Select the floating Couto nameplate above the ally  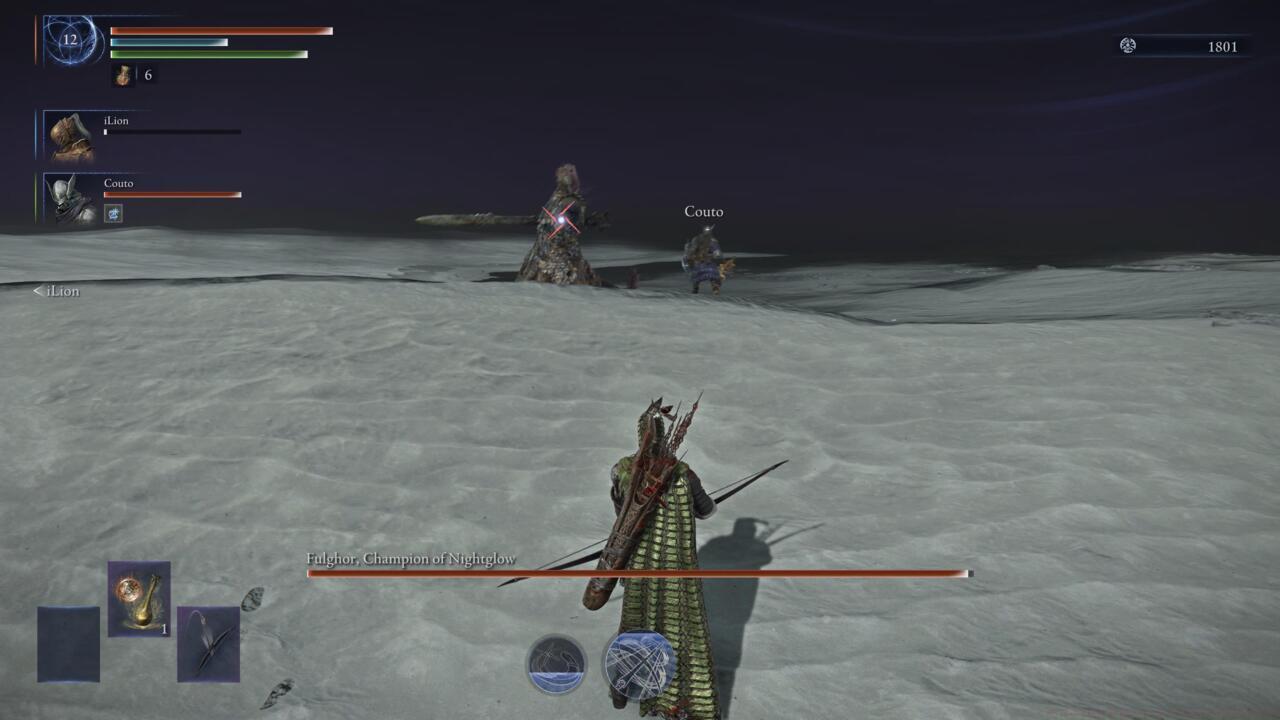[x=704, y=212]
